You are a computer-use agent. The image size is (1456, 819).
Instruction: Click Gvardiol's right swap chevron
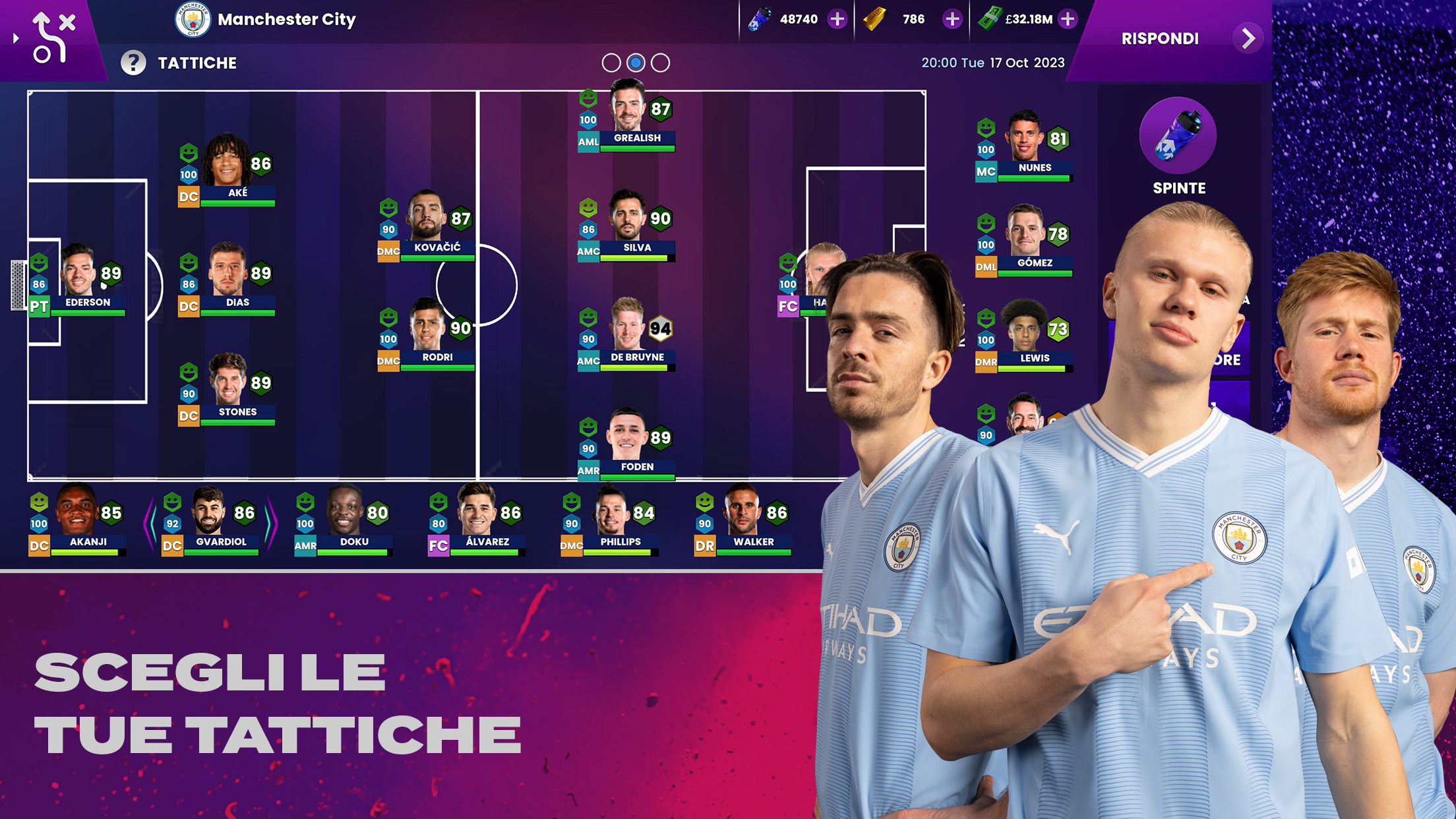click(x=272, y=523)
